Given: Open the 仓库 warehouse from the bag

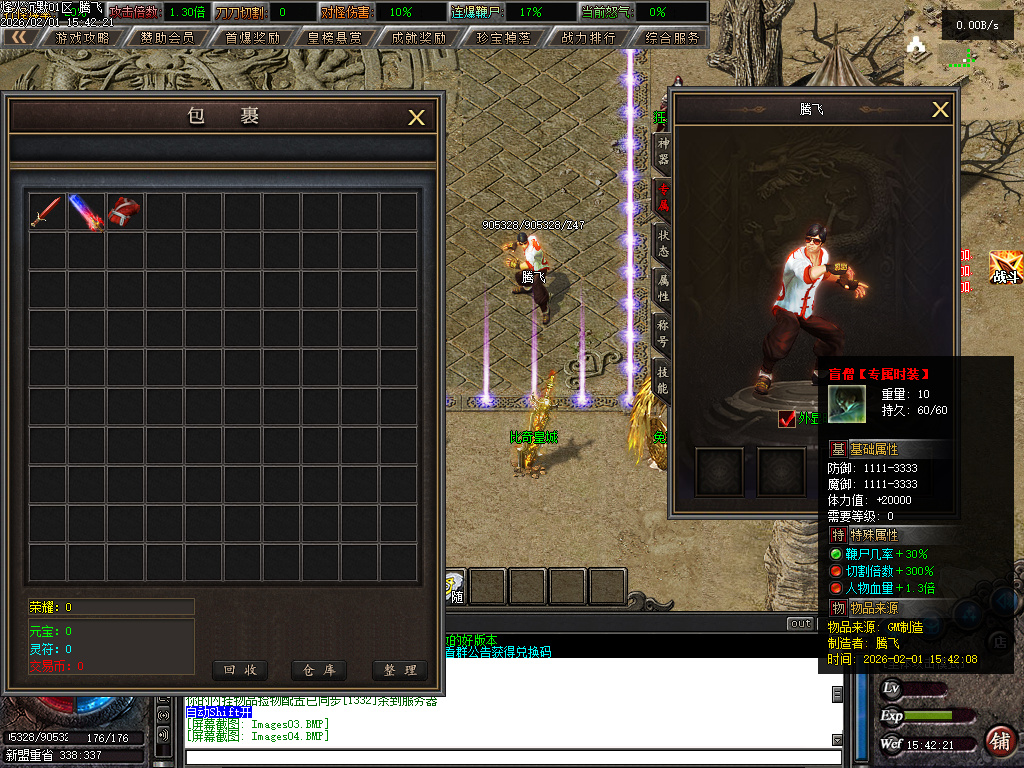Looking at the screenshot, I should pos(318,670).
